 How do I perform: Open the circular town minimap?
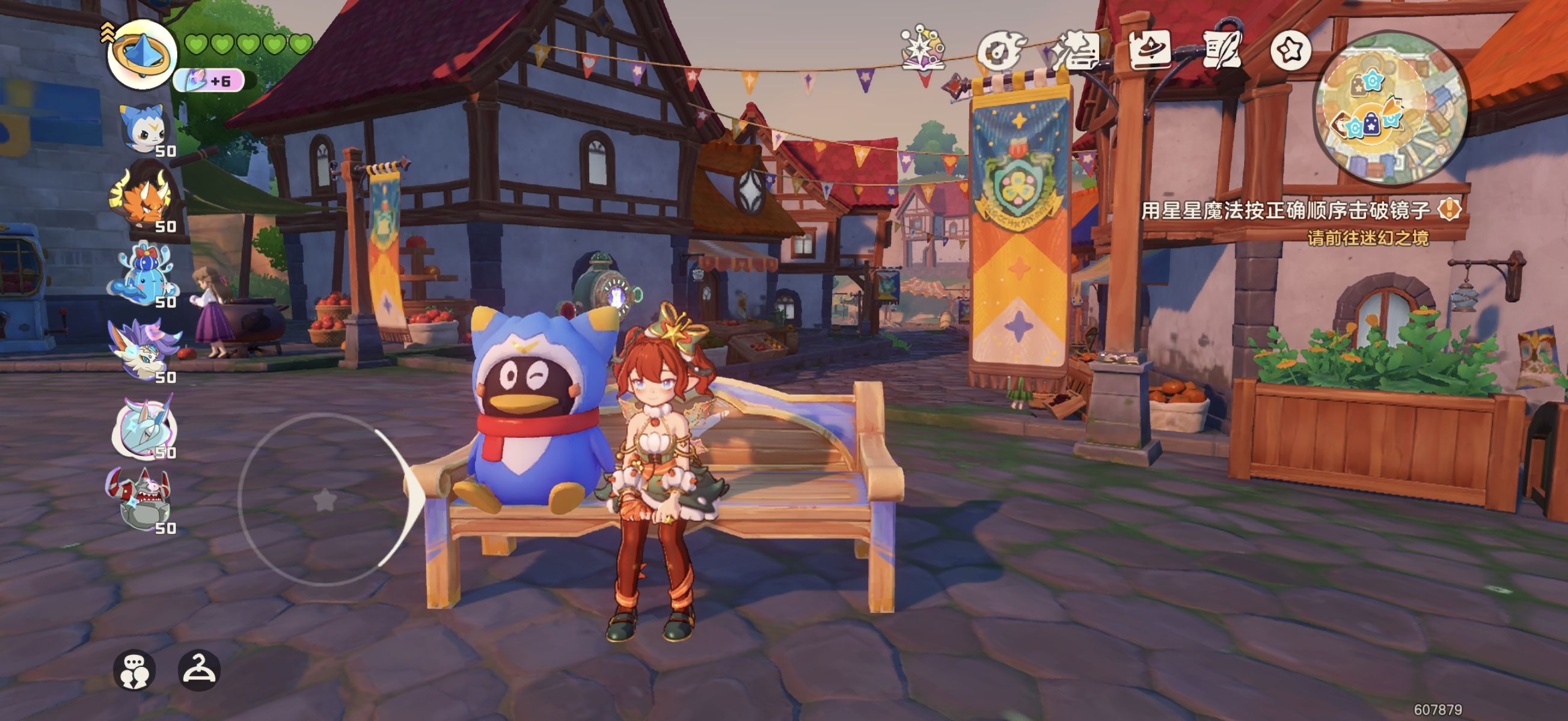coord(1390,108)
